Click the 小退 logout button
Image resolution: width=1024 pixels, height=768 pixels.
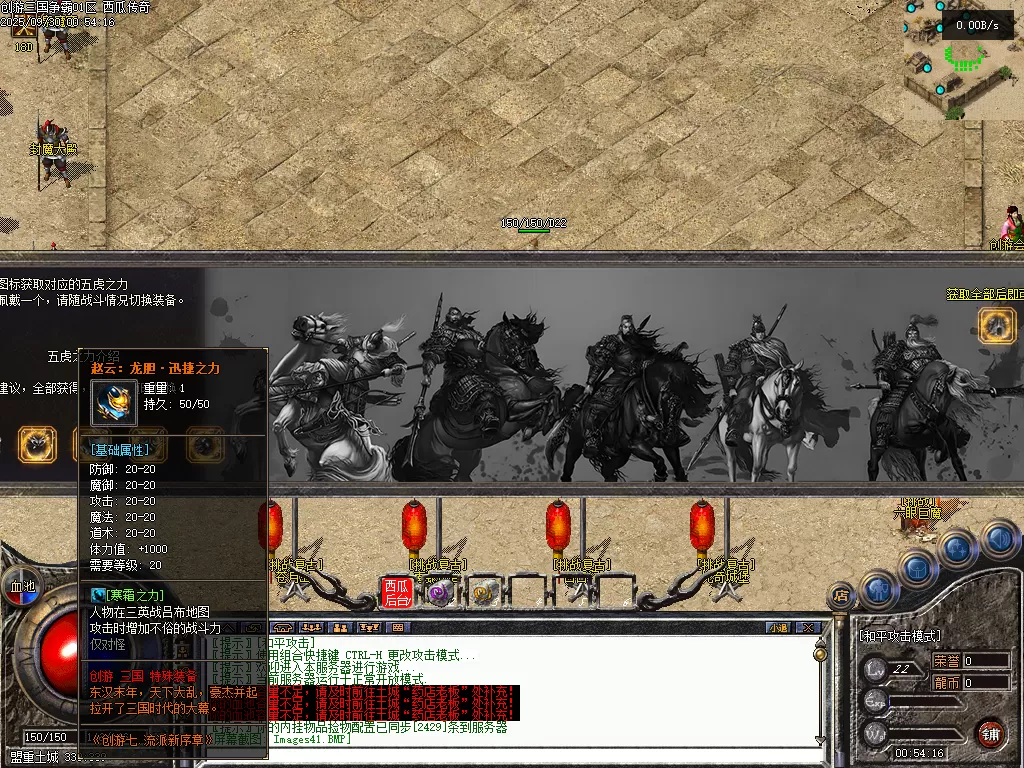point(778,627)
